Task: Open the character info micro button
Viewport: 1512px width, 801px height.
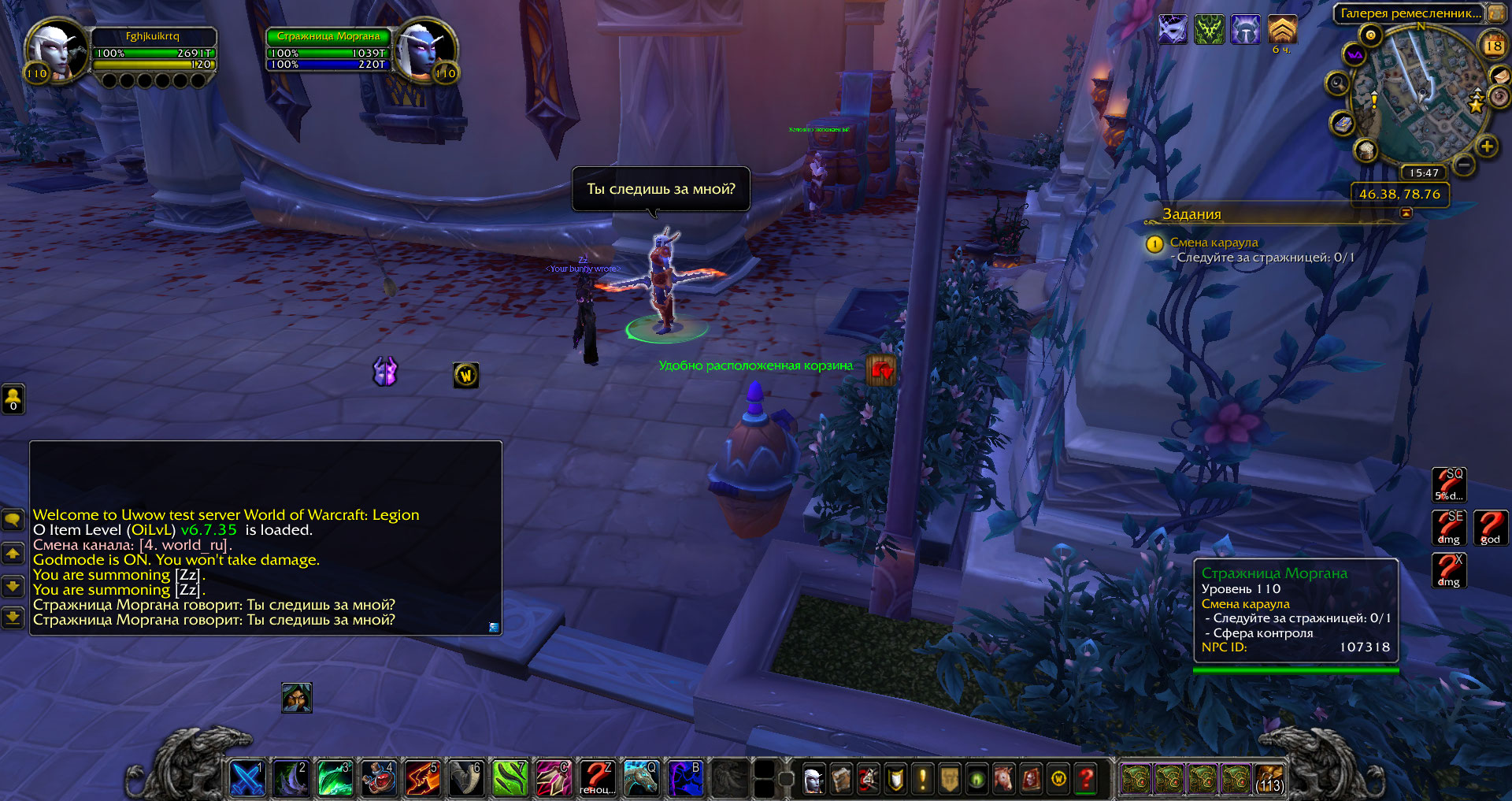Action: click(813, 780)
